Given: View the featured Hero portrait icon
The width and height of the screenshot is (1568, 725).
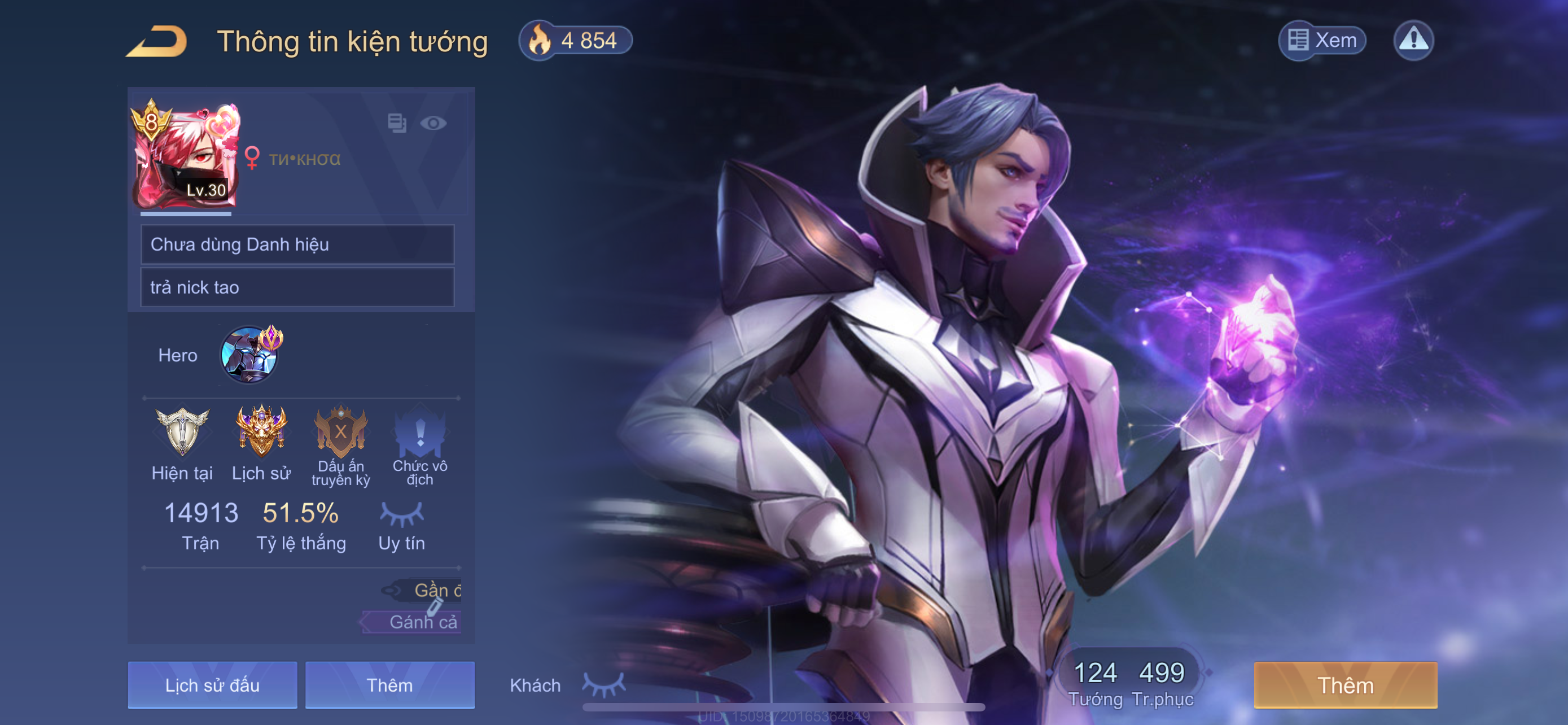Looking at the screenshot, I should point(251,355).
